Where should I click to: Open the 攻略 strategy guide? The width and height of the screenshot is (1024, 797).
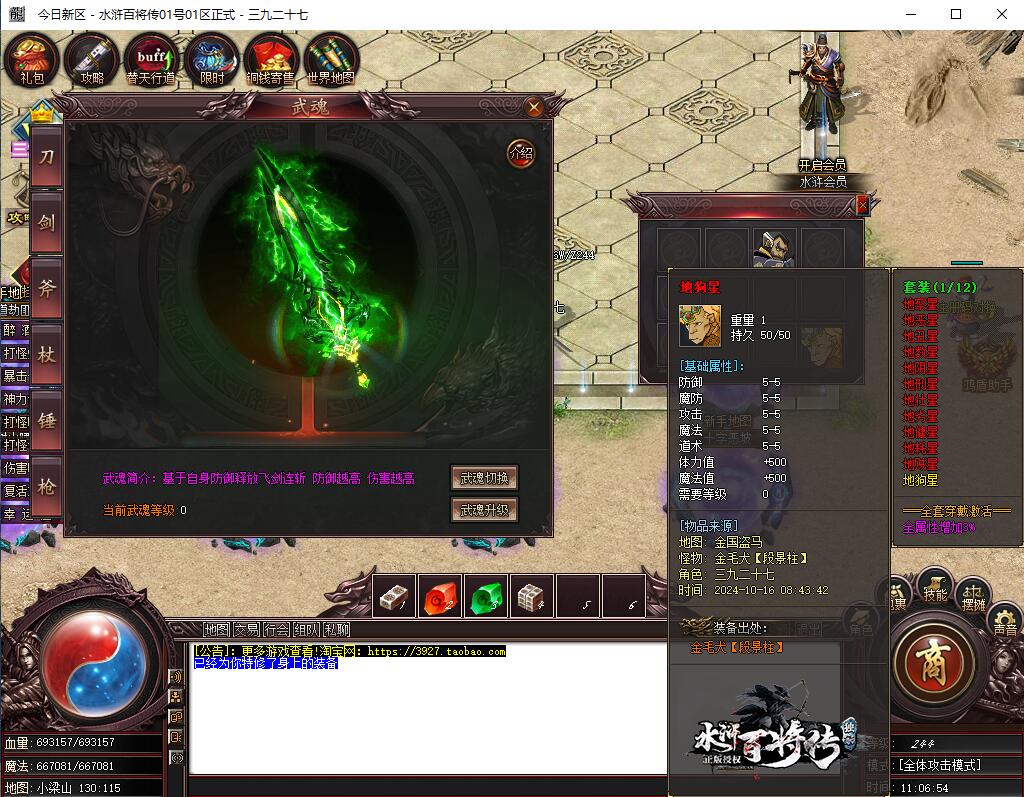click(92, 58)
